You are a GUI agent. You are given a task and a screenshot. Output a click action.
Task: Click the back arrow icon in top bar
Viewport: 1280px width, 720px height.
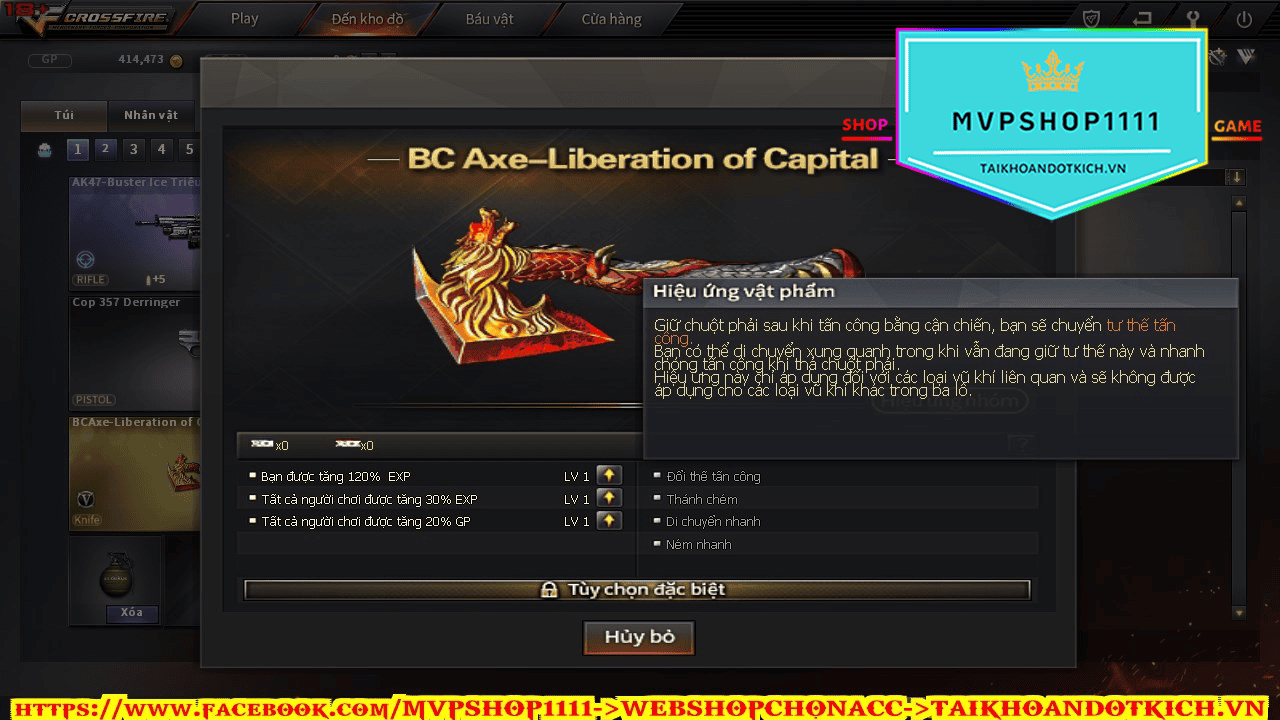click(1142, 19)
